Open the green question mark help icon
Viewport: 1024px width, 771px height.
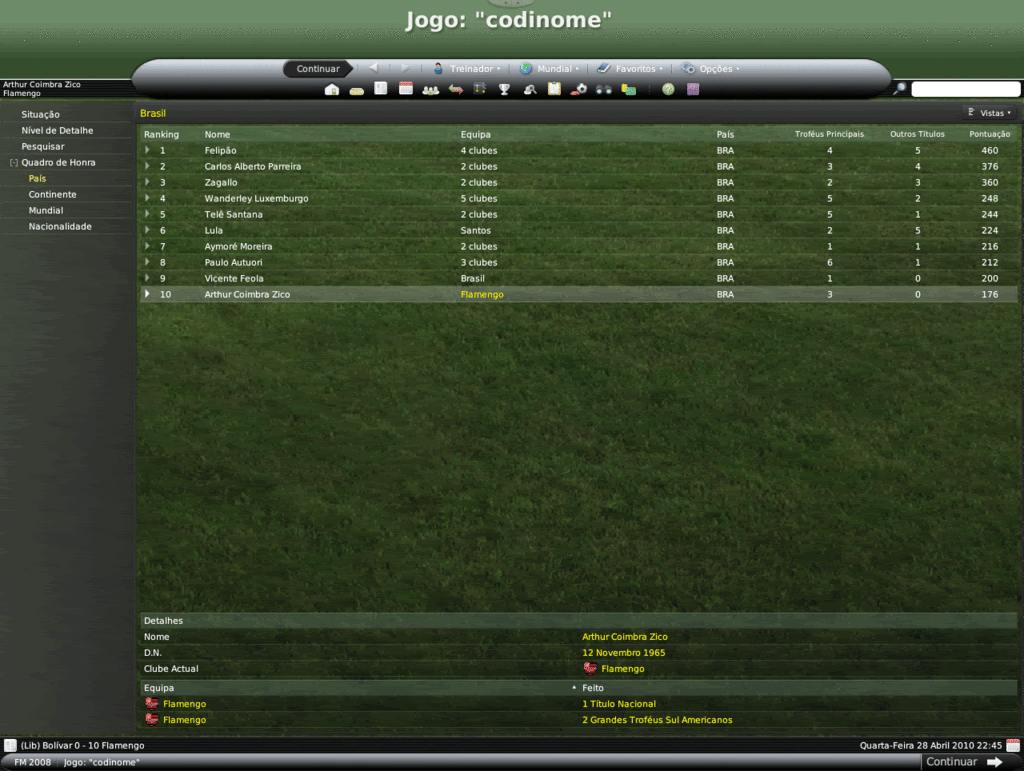[x=668, y=90]
